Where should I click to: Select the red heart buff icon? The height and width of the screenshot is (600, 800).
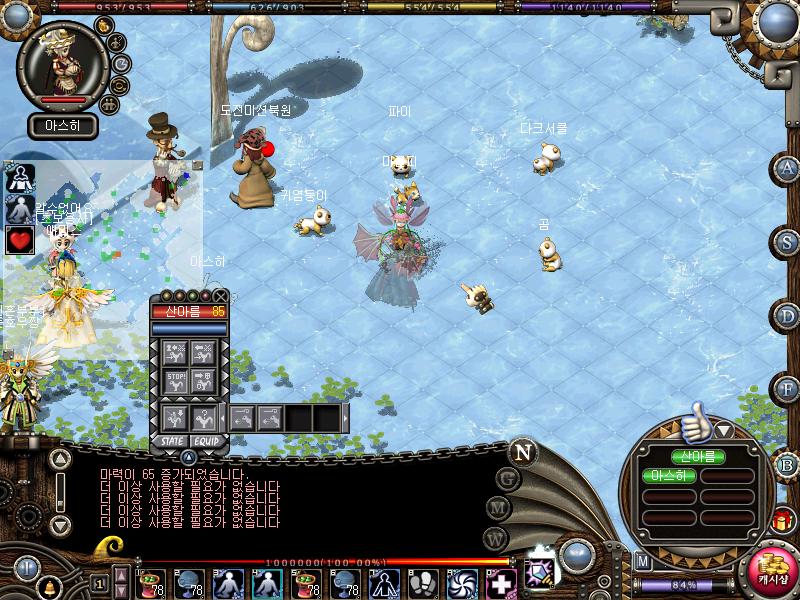pyautogui.click(x=20, y=240)
